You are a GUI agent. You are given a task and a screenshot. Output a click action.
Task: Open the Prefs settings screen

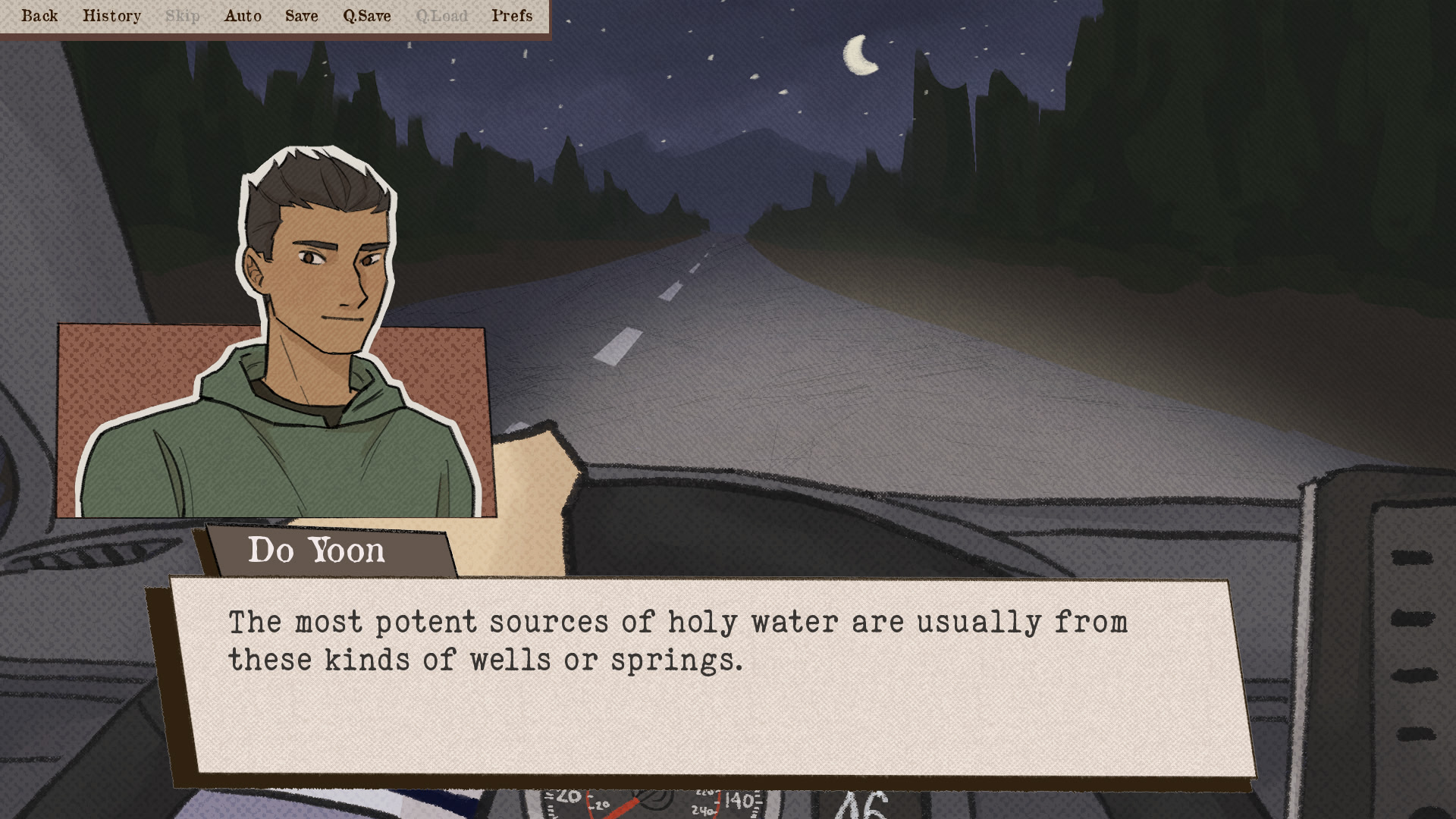pos(512,16)
